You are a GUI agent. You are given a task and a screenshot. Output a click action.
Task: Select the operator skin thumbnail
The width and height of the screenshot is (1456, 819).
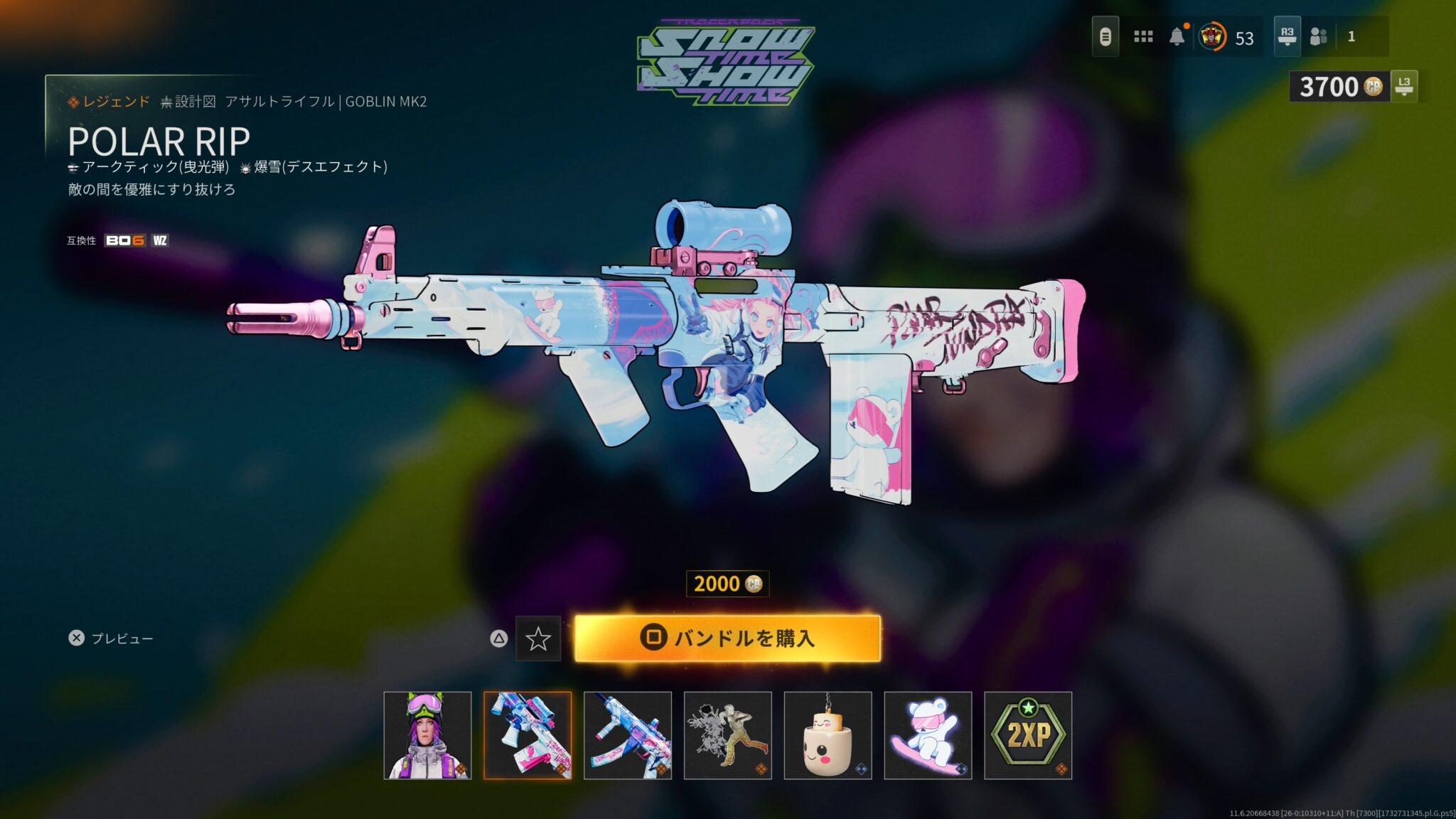pyautogui.click(x=427, y=735)
